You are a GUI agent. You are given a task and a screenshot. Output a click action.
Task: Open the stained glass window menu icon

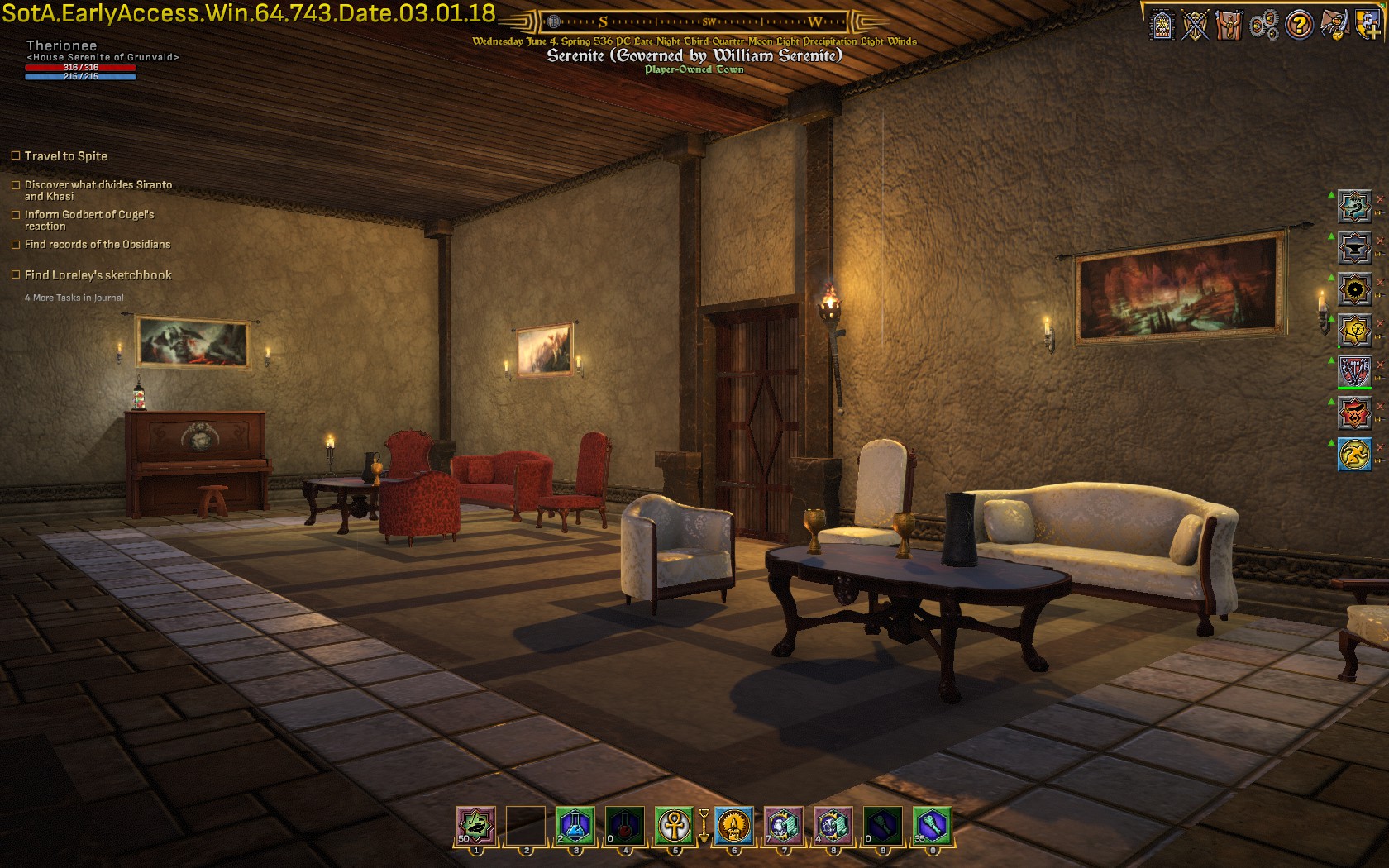(1162, 25)
